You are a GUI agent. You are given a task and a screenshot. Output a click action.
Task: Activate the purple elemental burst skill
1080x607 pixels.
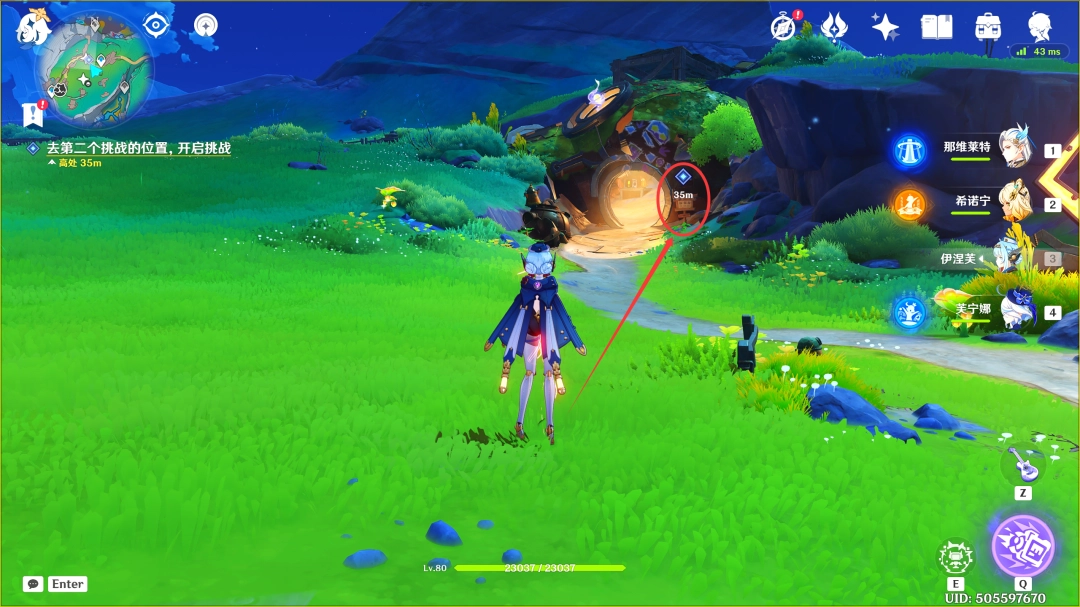tap(1023, 545)
